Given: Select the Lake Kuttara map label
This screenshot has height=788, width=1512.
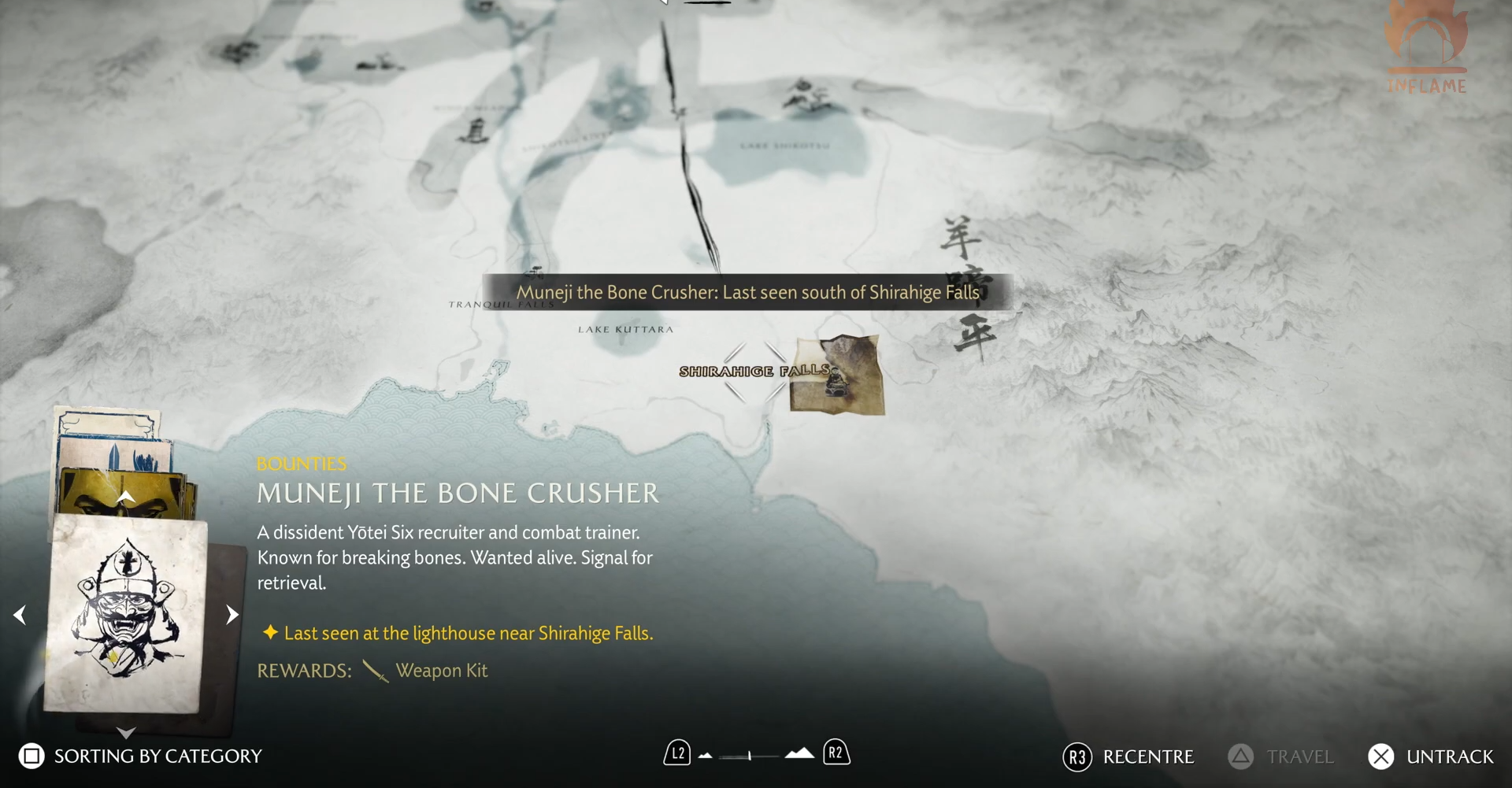Looking at the screenshot, I should click(625, 329).
